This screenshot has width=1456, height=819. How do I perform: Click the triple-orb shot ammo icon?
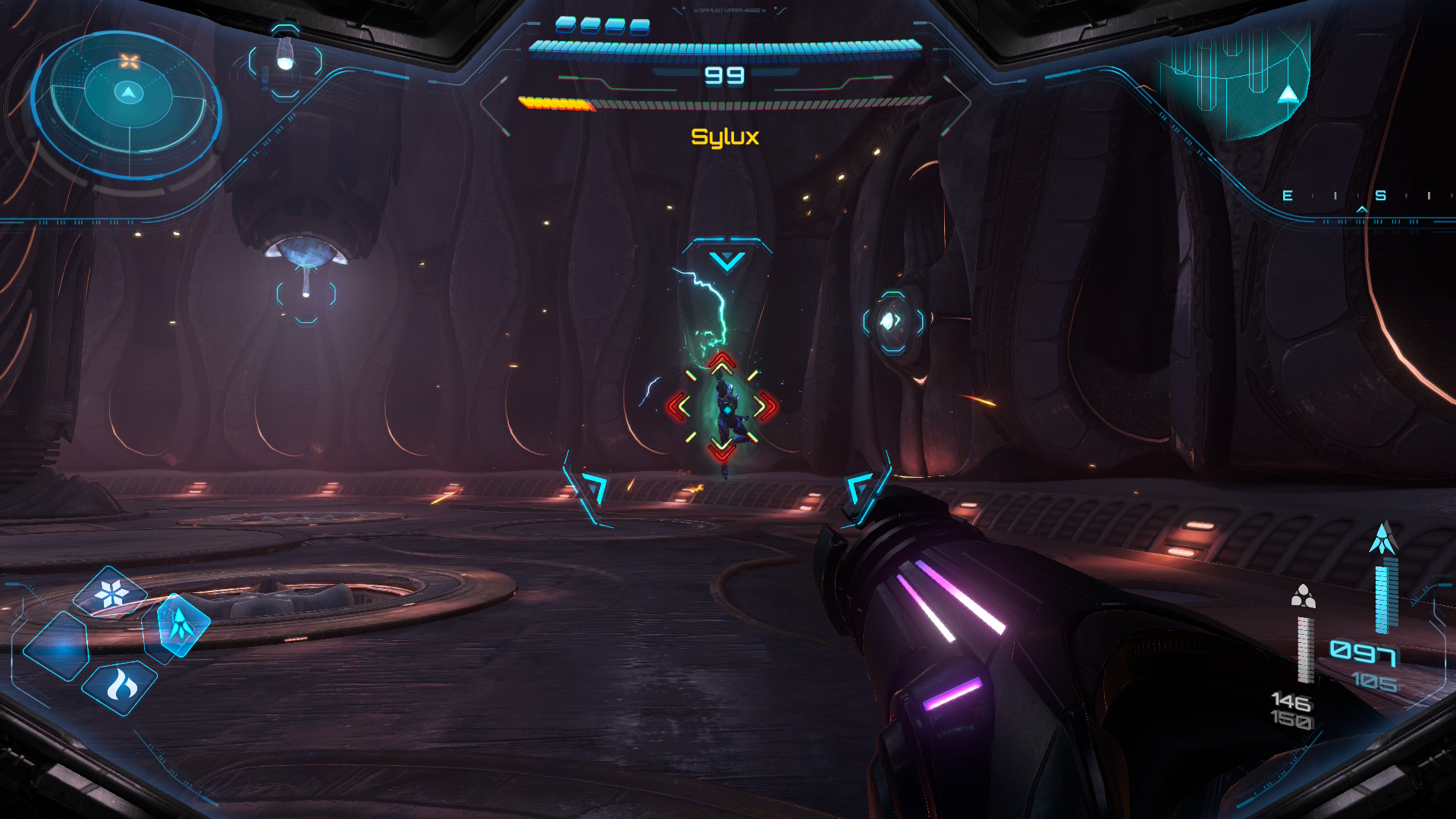(x=1303, y=597)
